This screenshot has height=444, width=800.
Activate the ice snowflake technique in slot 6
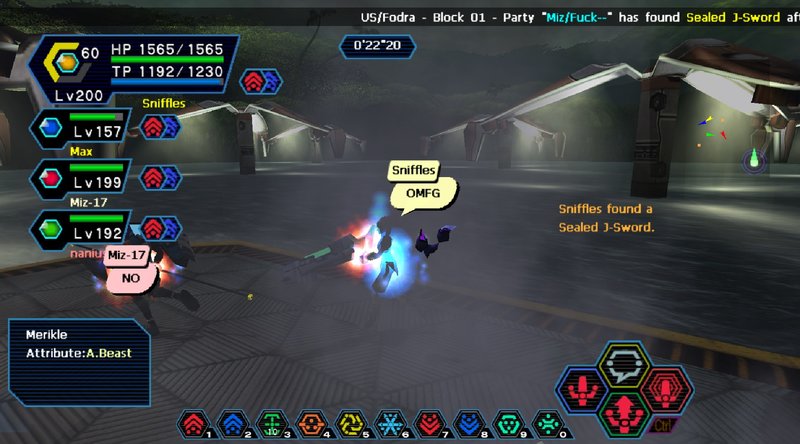388,424
